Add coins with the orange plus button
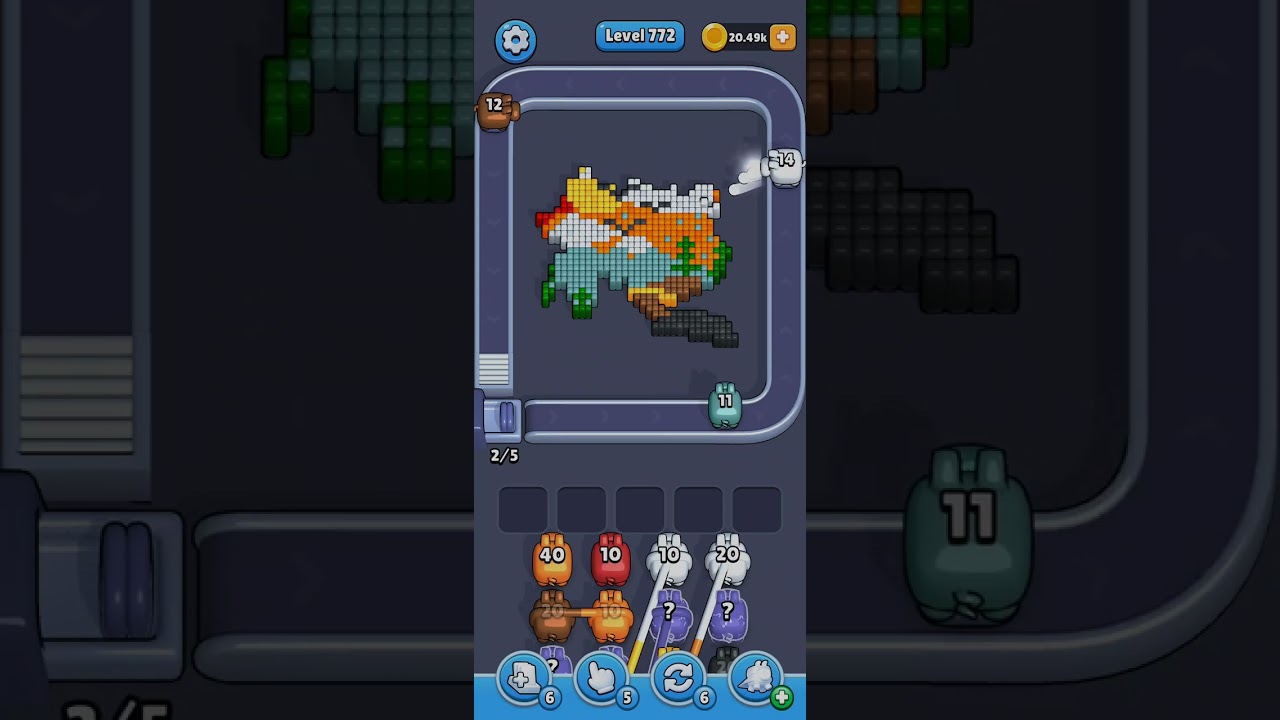Image resolution: width=1280 pixels, height=720 pixels. tap(783, 37)
